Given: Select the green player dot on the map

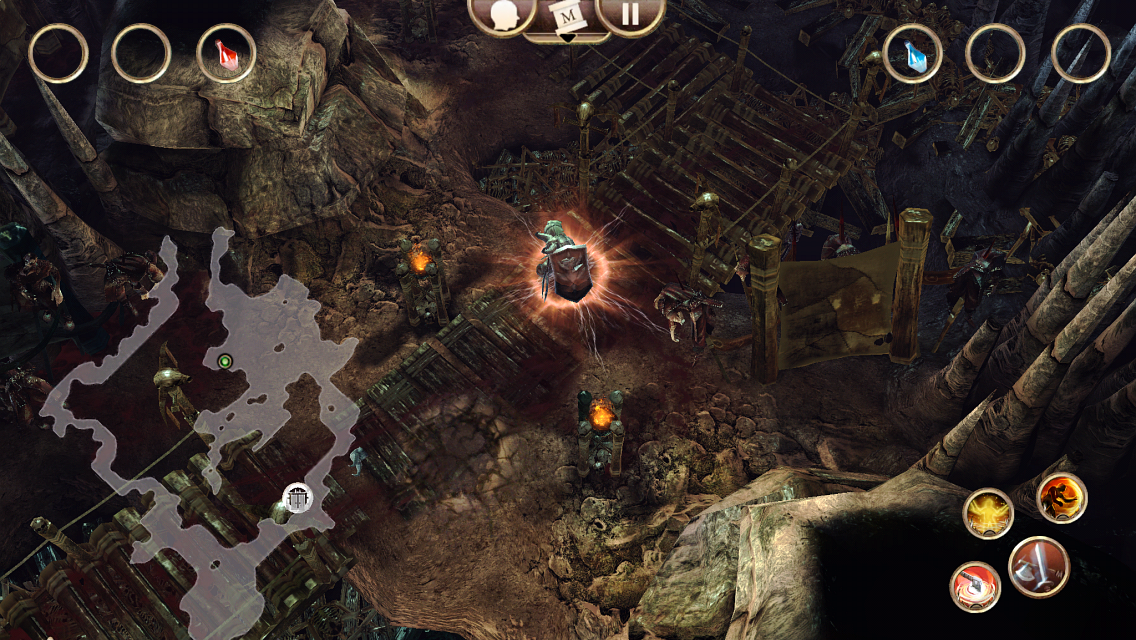Looking at the screenshot, I should (225, 361).
